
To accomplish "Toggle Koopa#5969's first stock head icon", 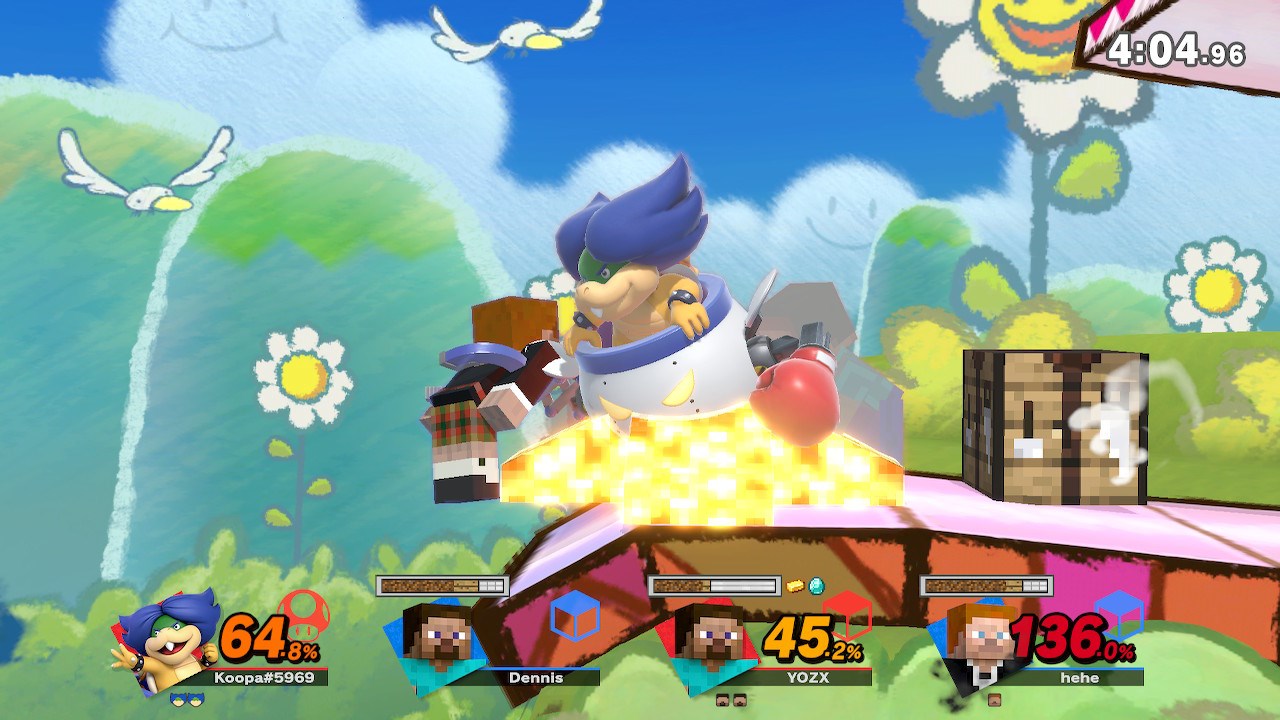I will [x=179, y=698].
